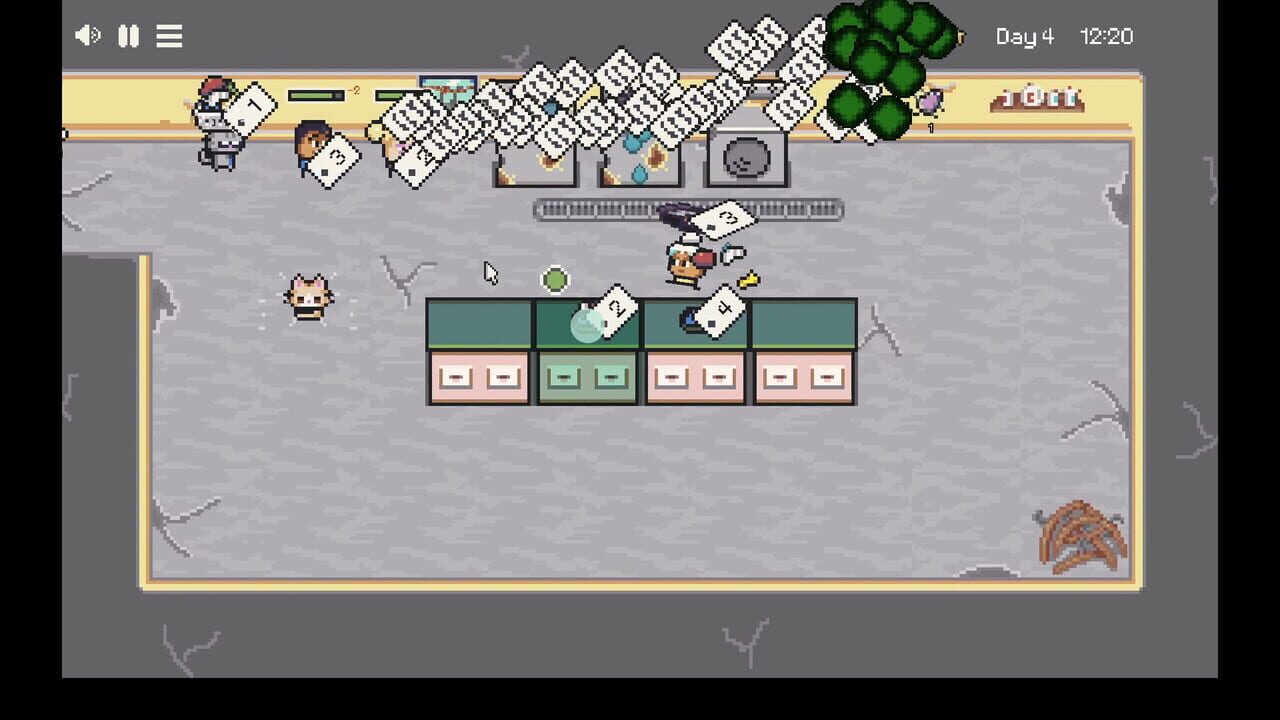Mute the game audio with speaker icon
The width and height of the screenshot is (1280, 720).
point(87,36)
